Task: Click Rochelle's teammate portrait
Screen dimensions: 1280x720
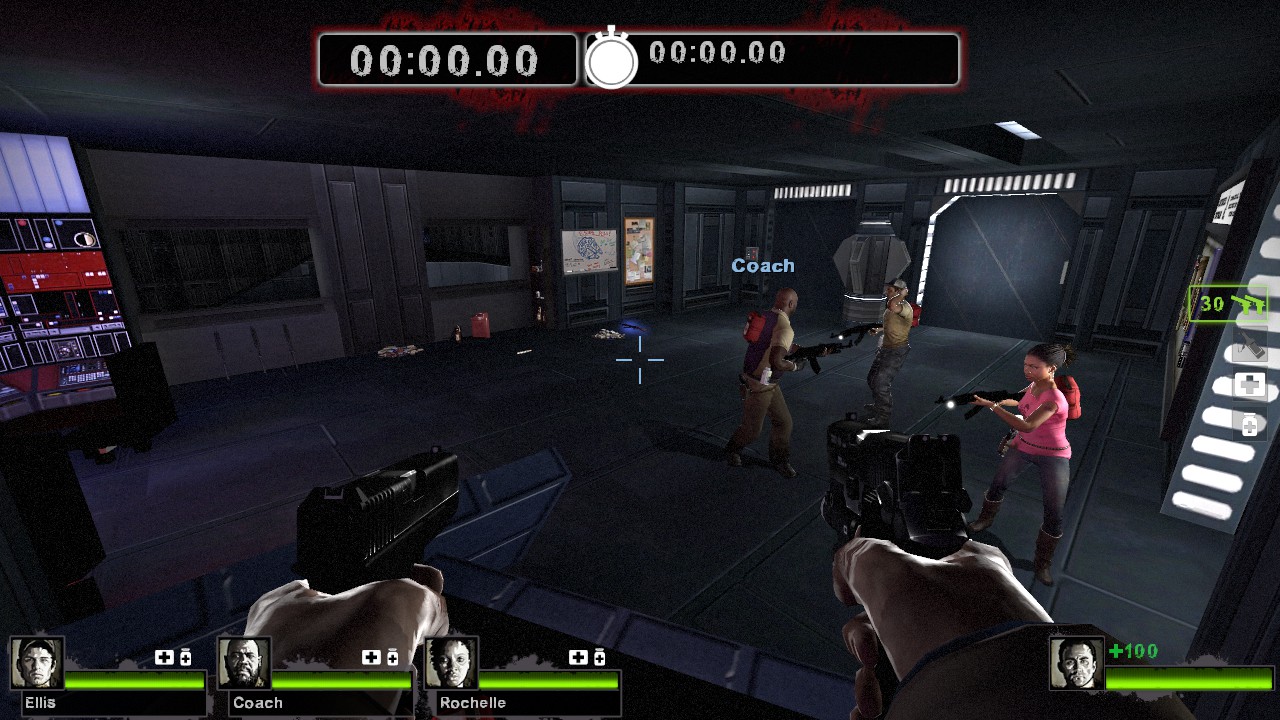Action: (x=451, y=663)
